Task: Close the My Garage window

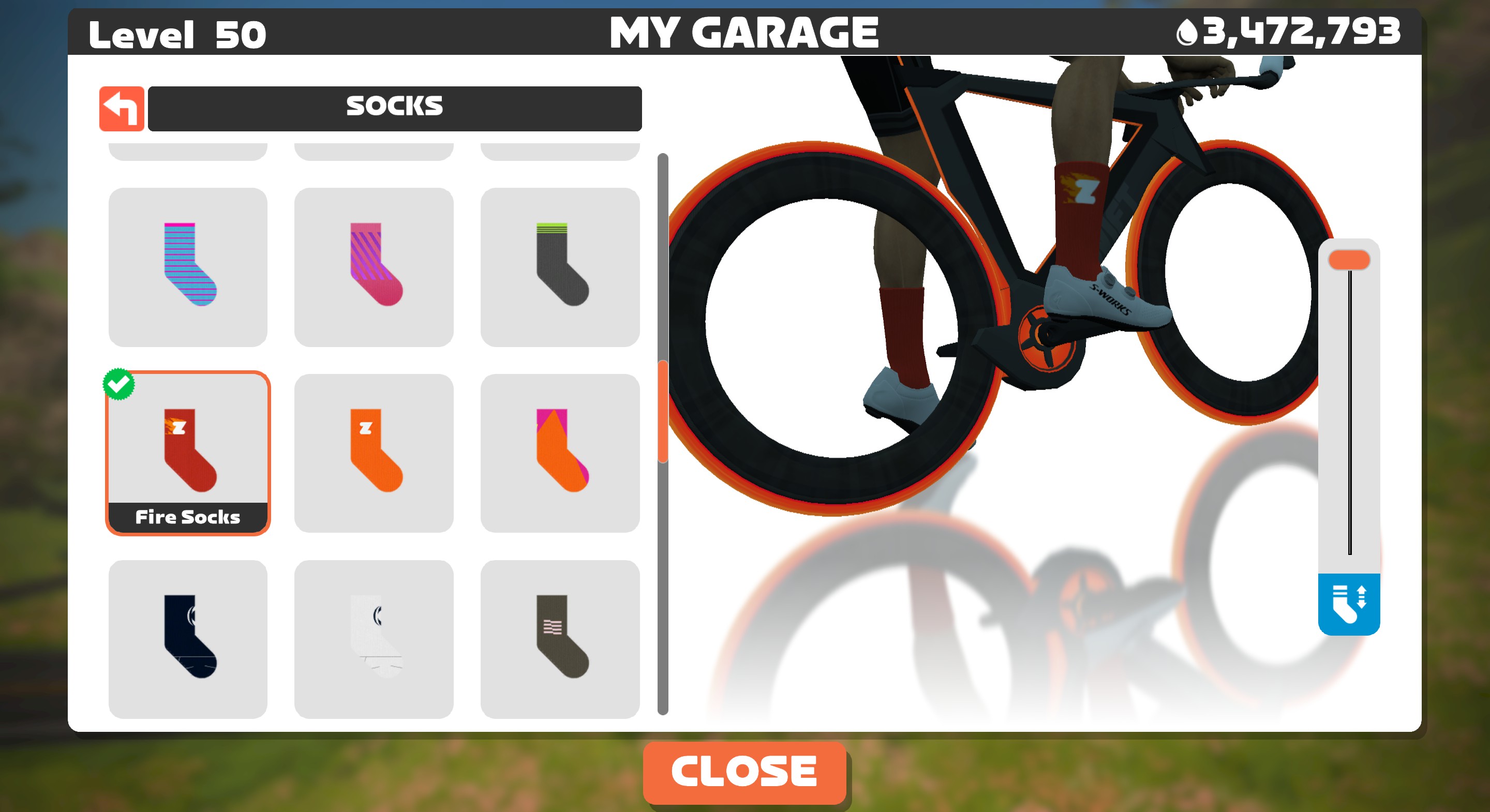Action: (744, 772)
